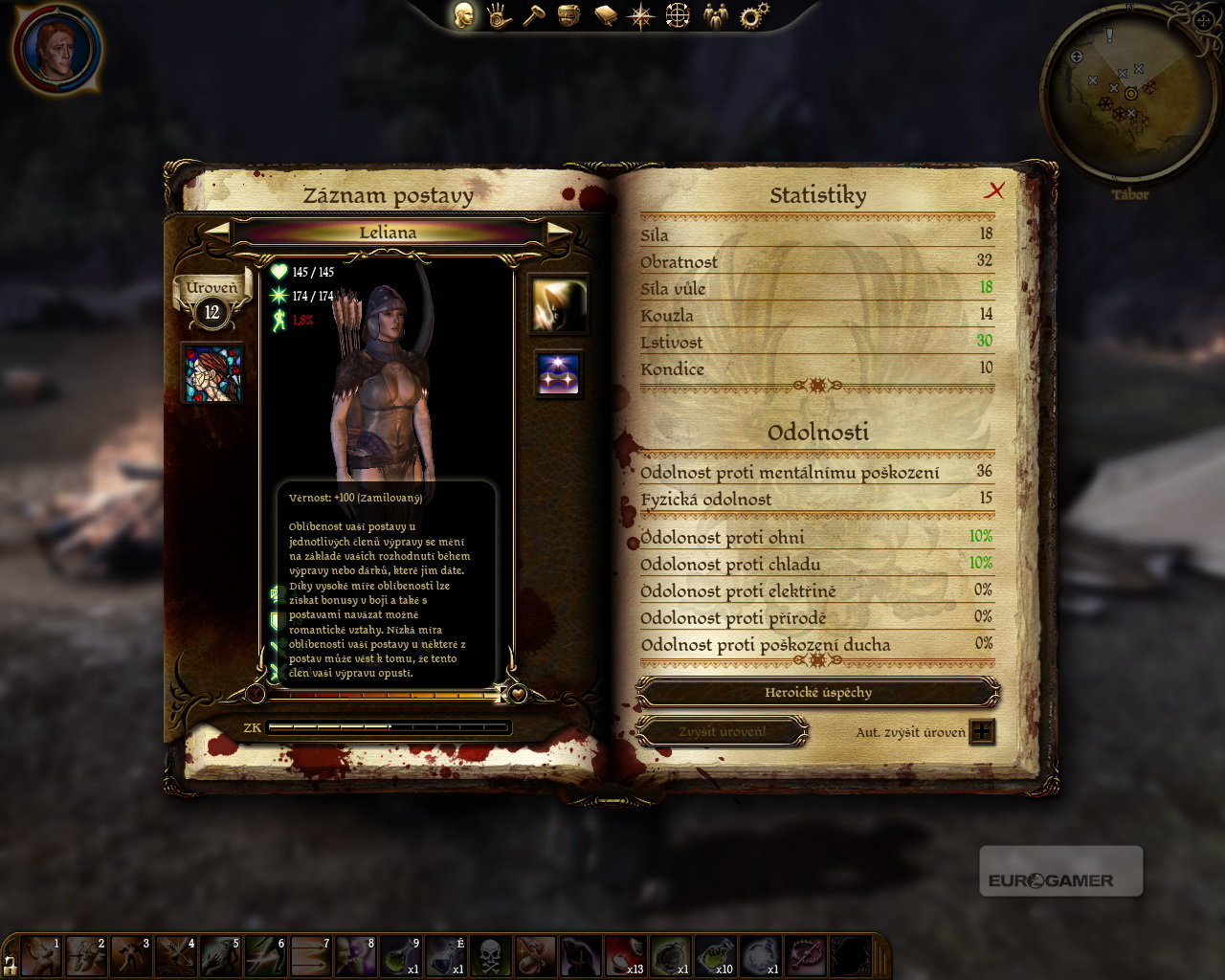This screenshot has height=980, width=1225.
Task: Open the game options gears icon
Action: tap(755, 15)
